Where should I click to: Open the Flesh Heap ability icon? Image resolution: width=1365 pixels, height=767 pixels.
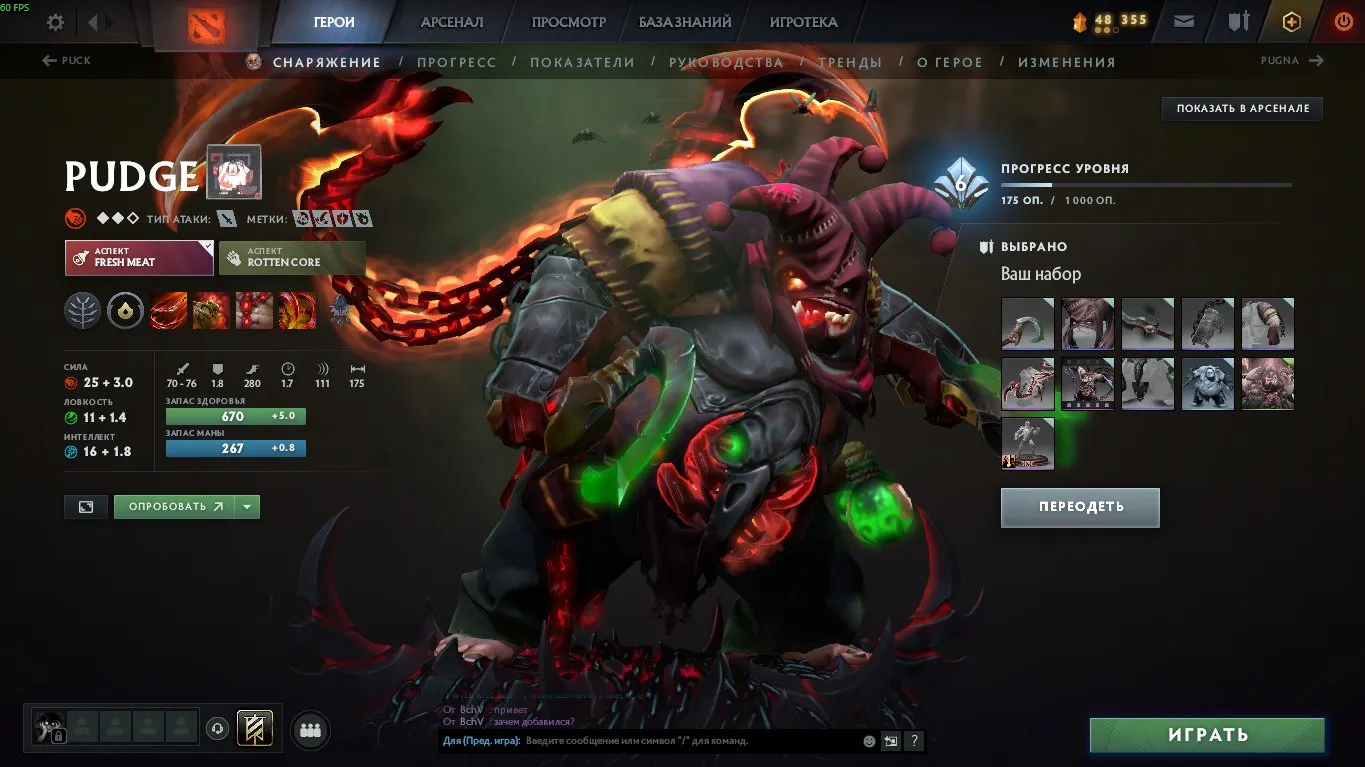point(253,311)
